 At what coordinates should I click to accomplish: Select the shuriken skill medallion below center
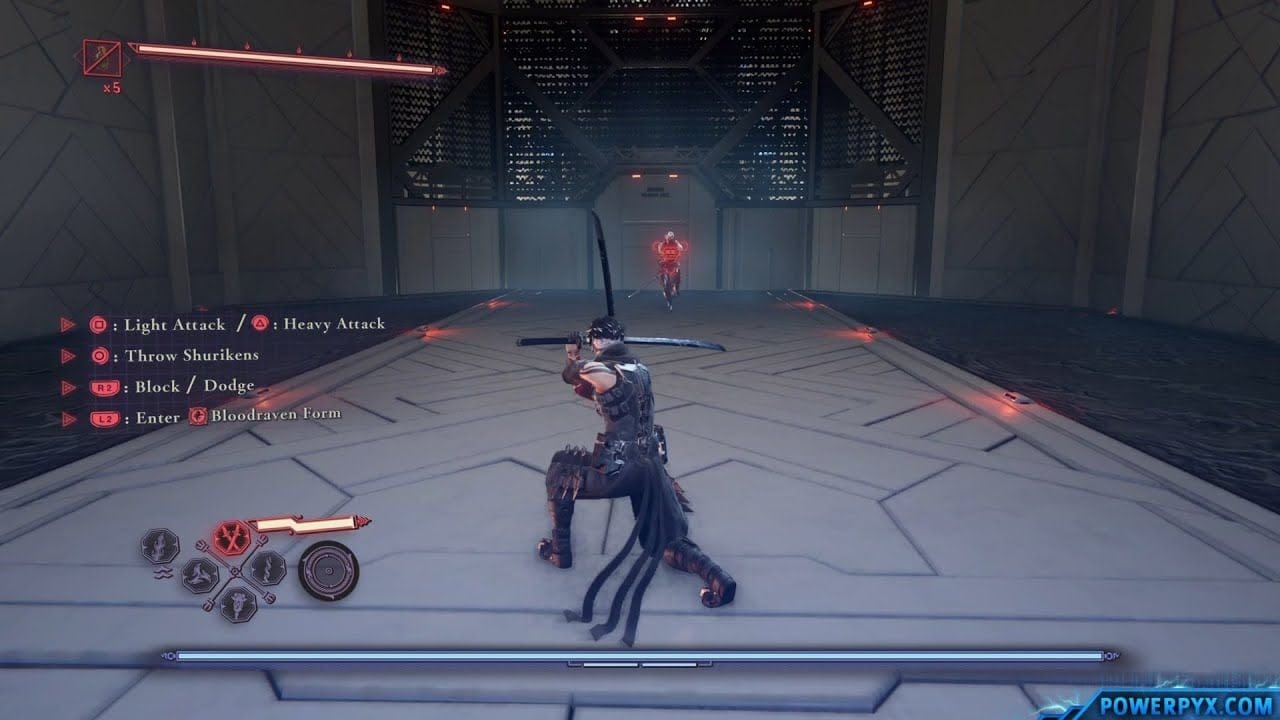237,603
